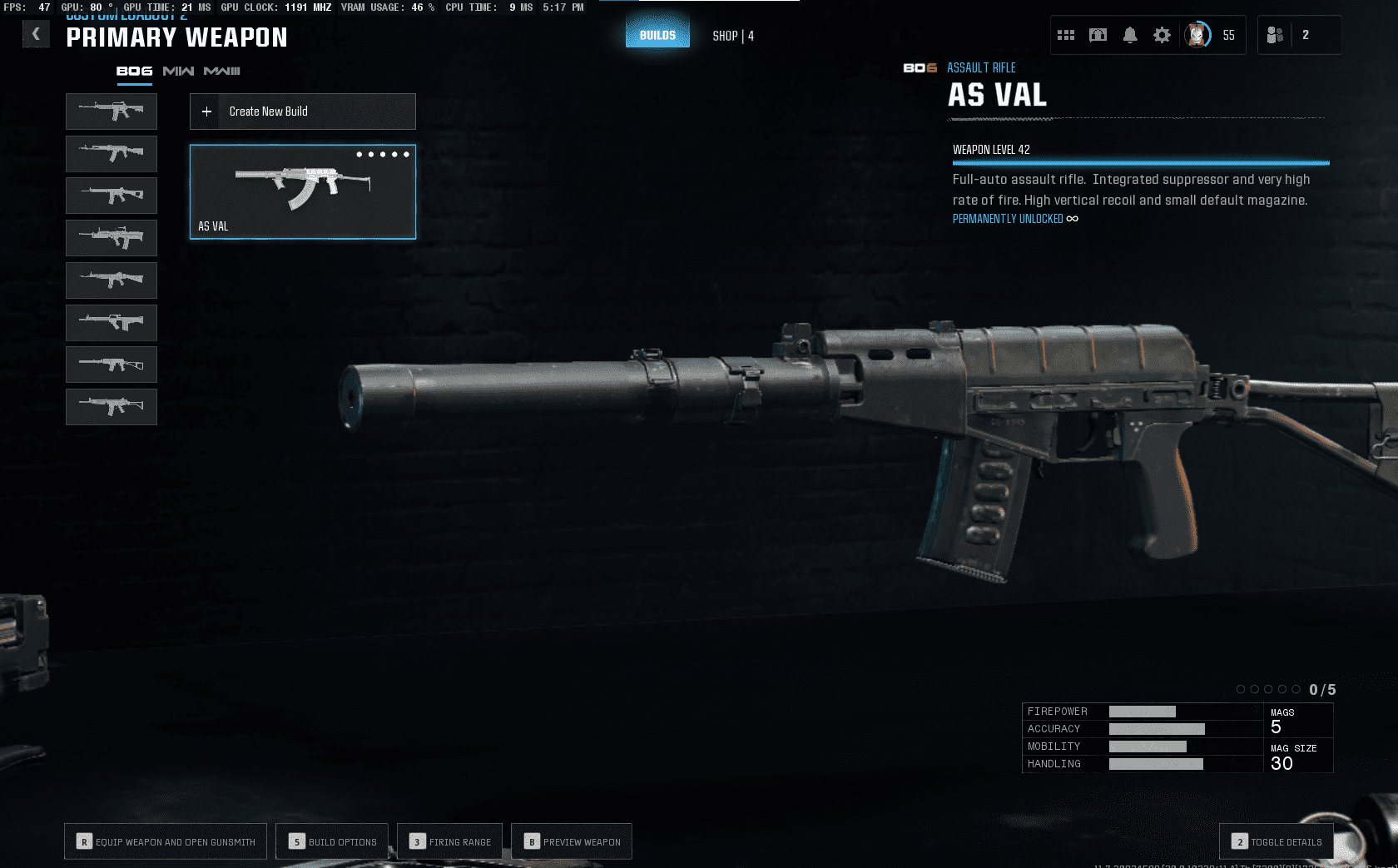The width and height of the screenshot is (1398, 868).
Task: Equip weapon and open Gunsmith
Action: pos(166,841)
